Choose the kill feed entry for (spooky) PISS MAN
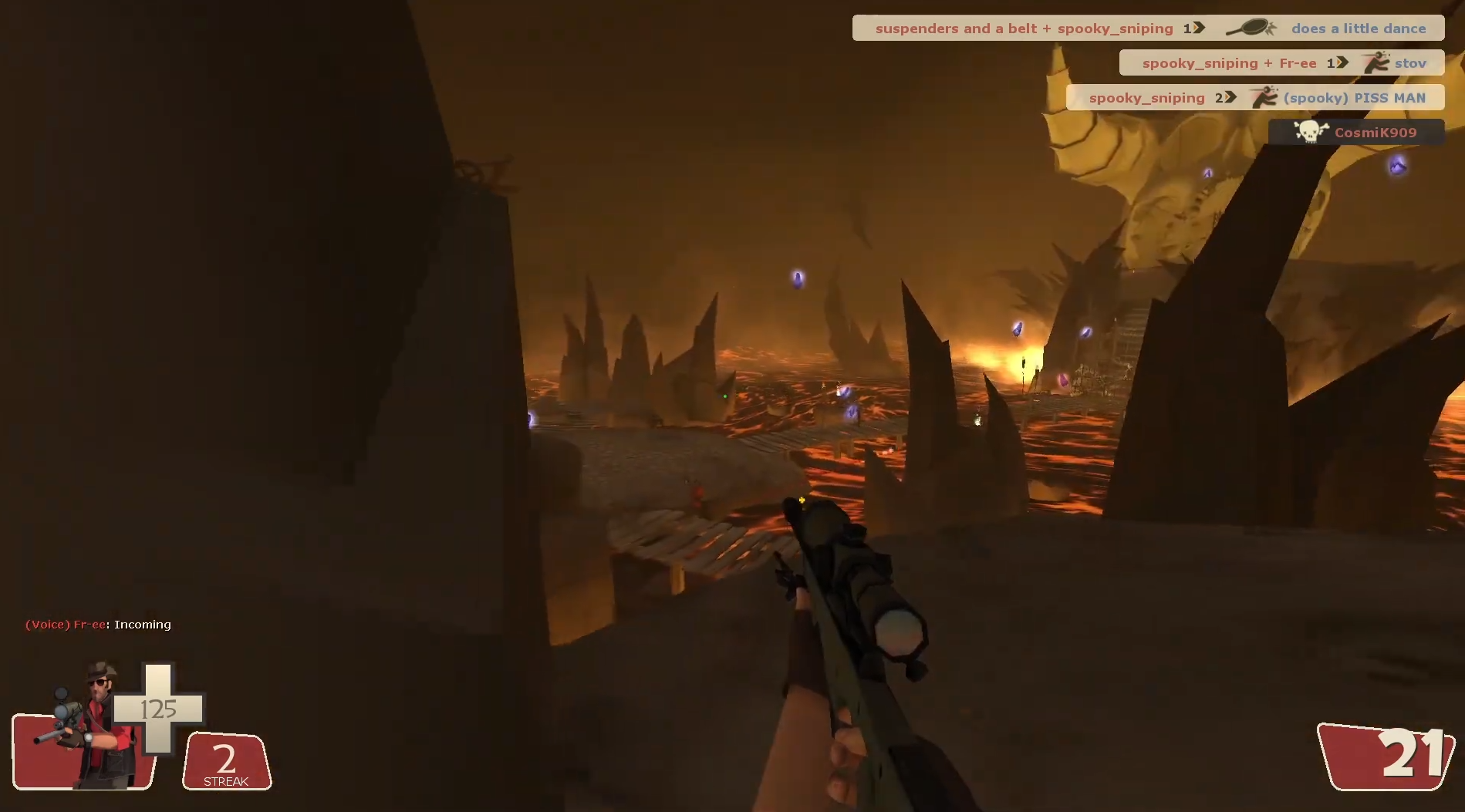The image size is (1465, 812). [1255, 98]
